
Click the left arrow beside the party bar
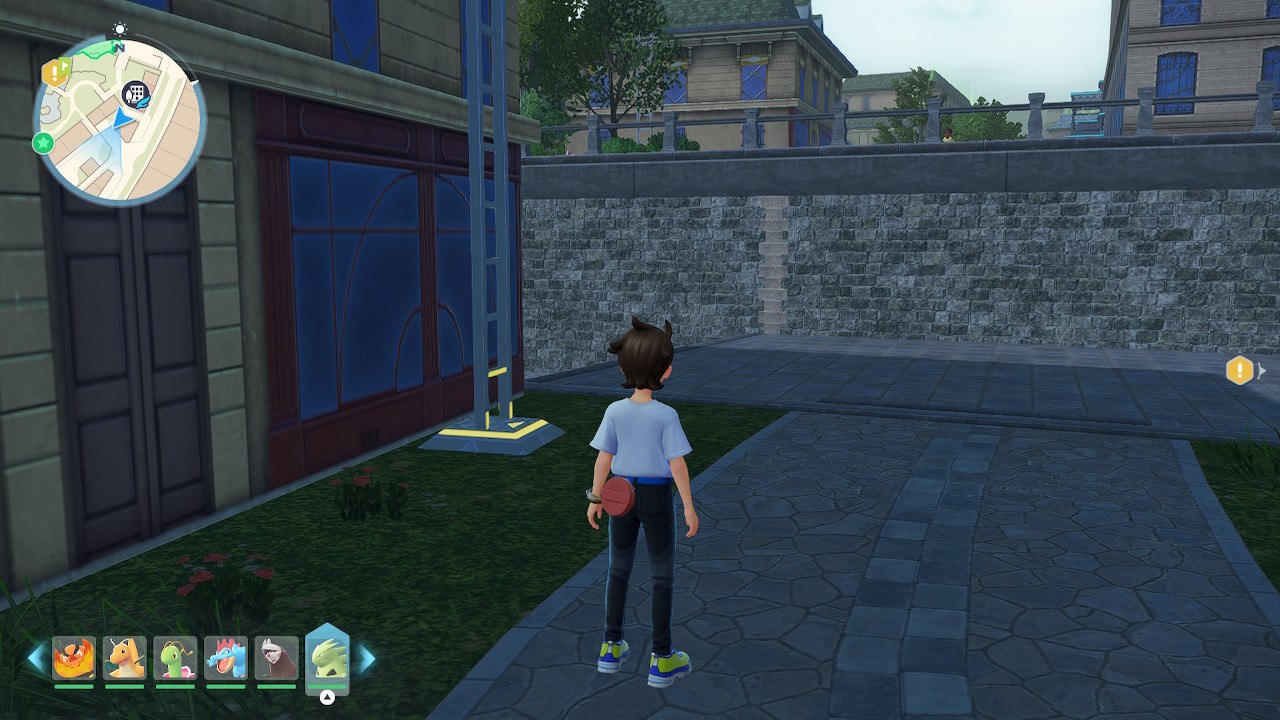pos(36,658)
